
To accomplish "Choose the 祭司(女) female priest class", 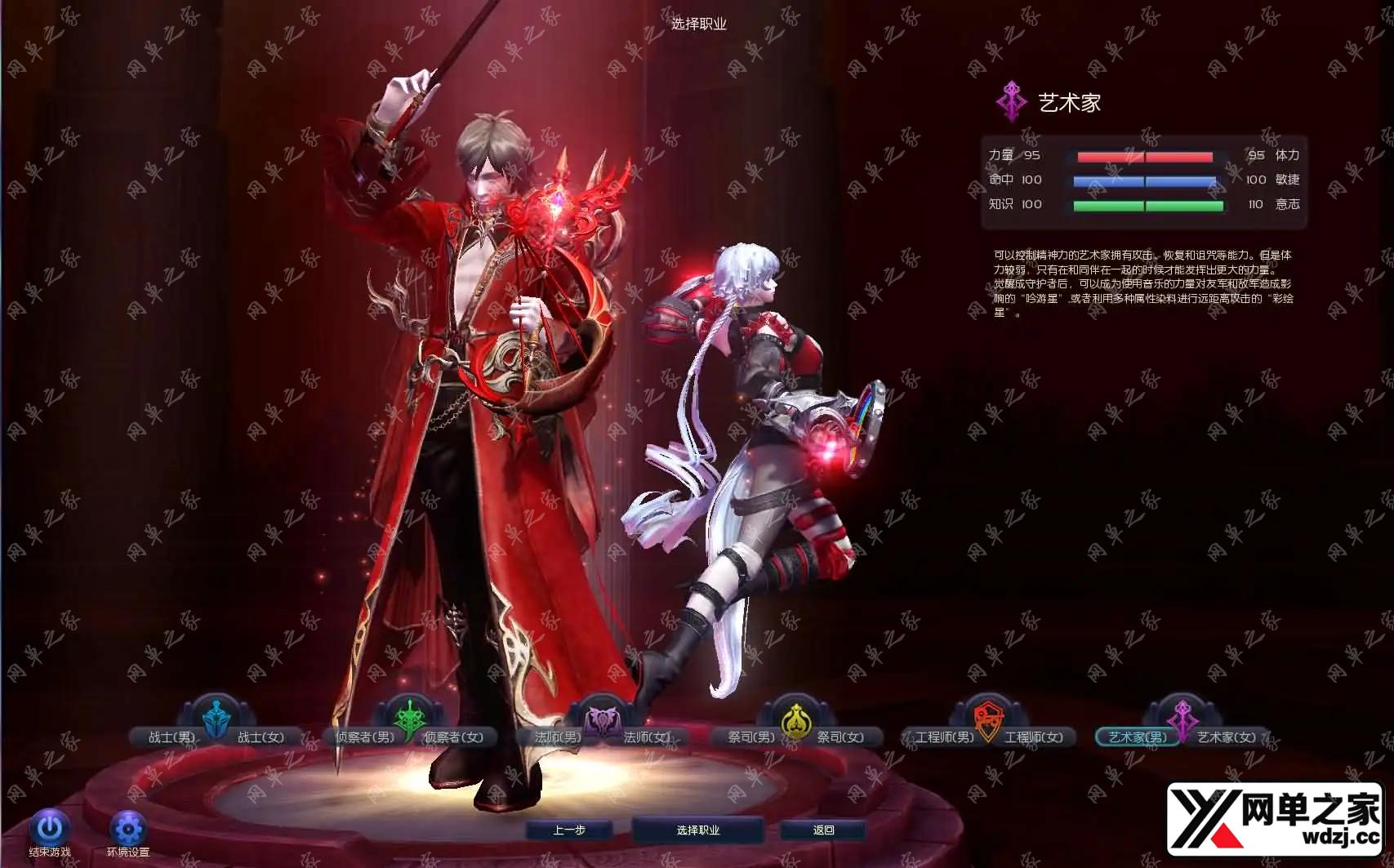I will click(x=840, y=737).
